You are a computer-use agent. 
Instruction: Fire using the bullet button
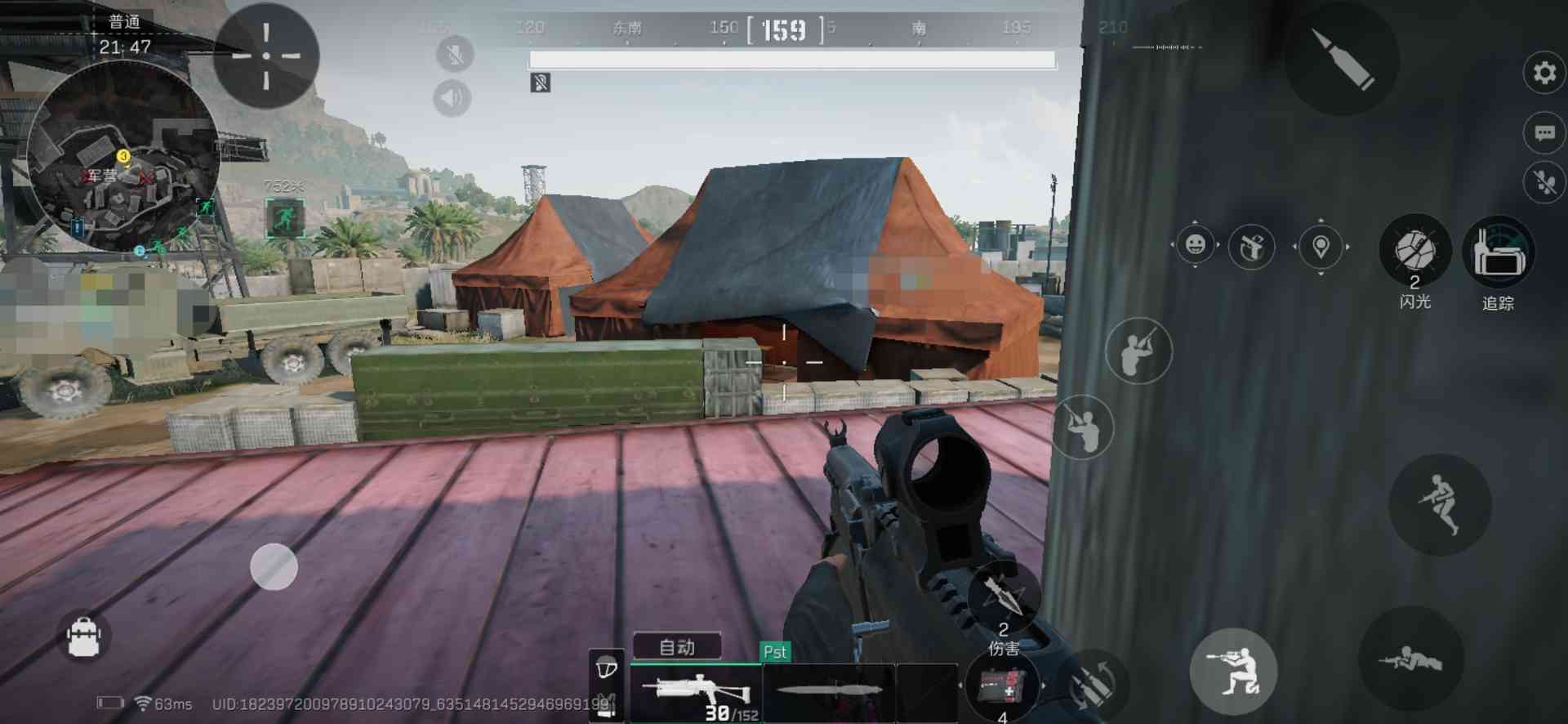(x=1342, y=59)
